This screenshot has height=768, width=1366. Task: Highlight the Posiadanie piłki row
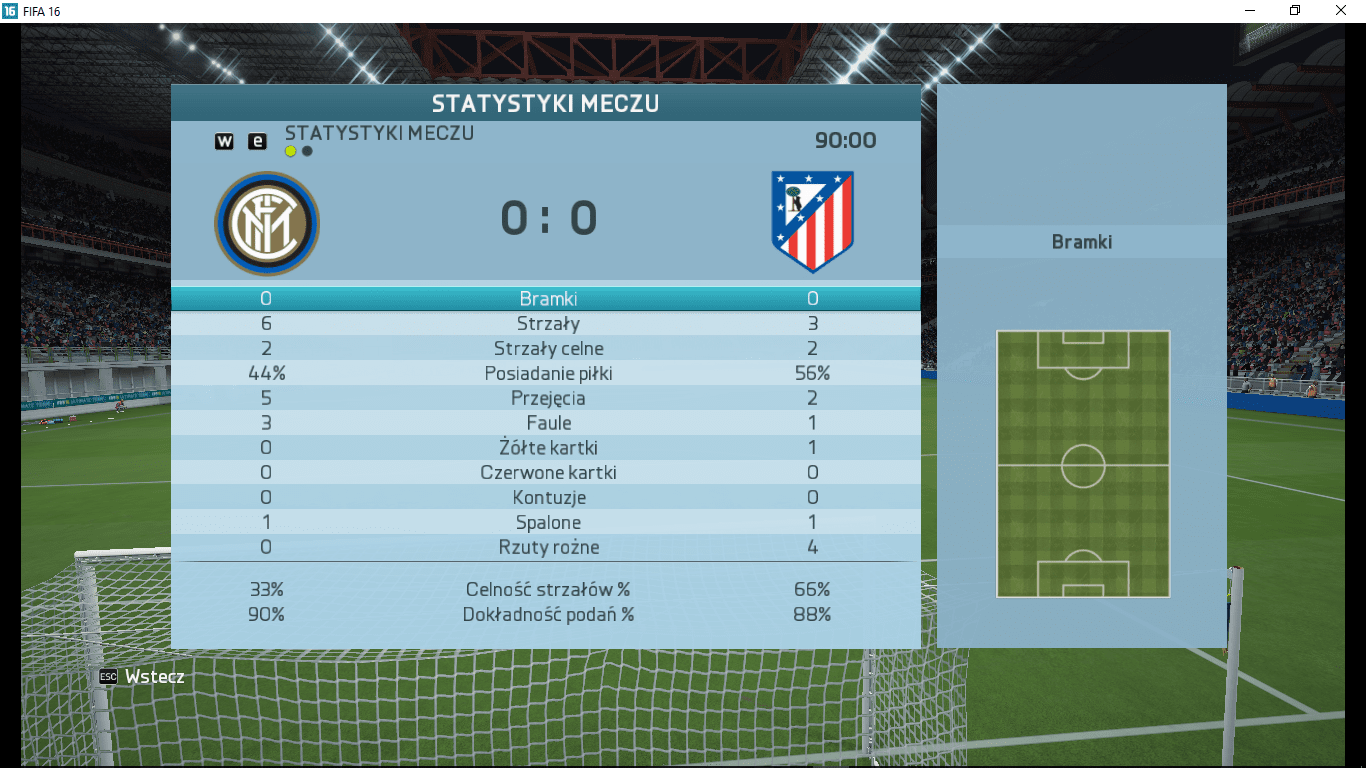[548, 374]
